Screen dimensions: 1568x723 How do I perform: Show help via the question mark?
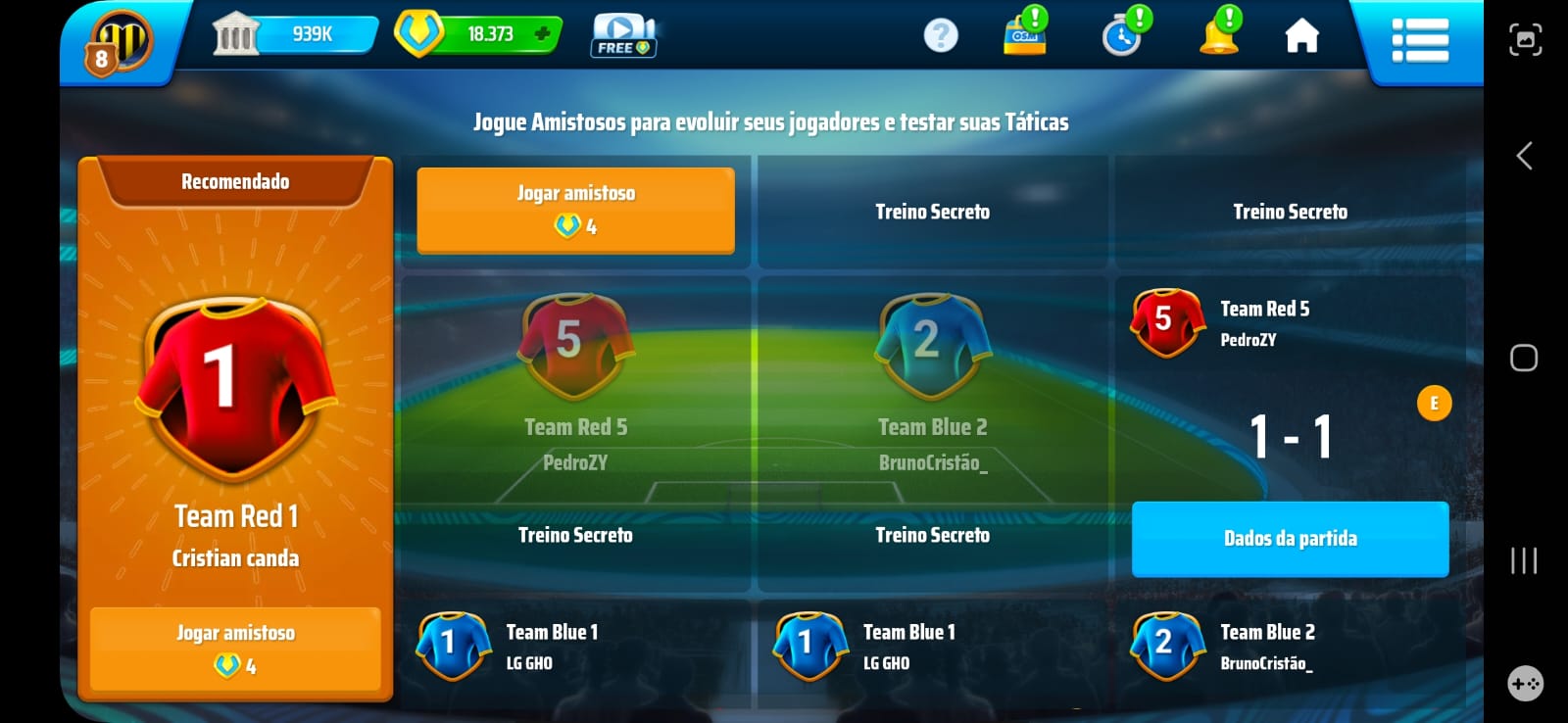[941, 36]
